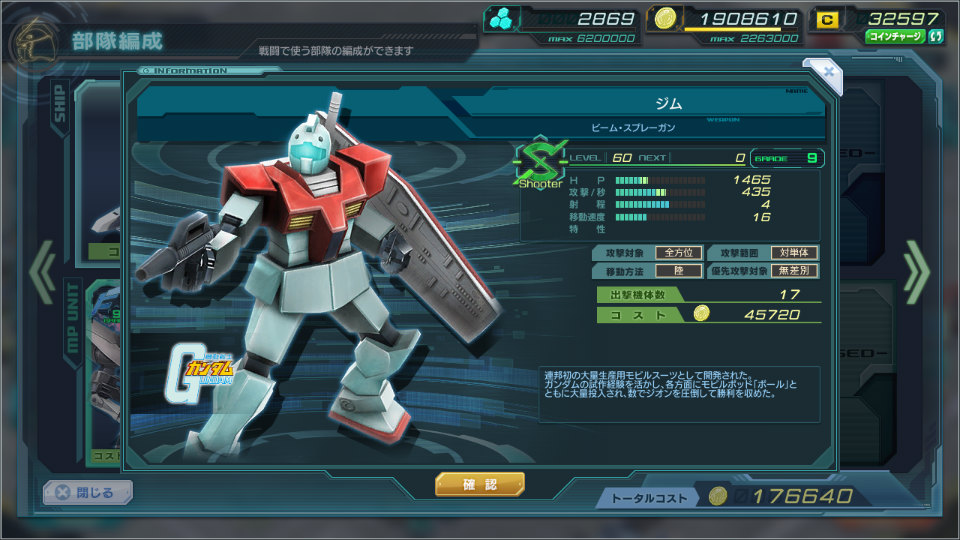Click the green refresh icon beside coin charge

click(936, 37)
